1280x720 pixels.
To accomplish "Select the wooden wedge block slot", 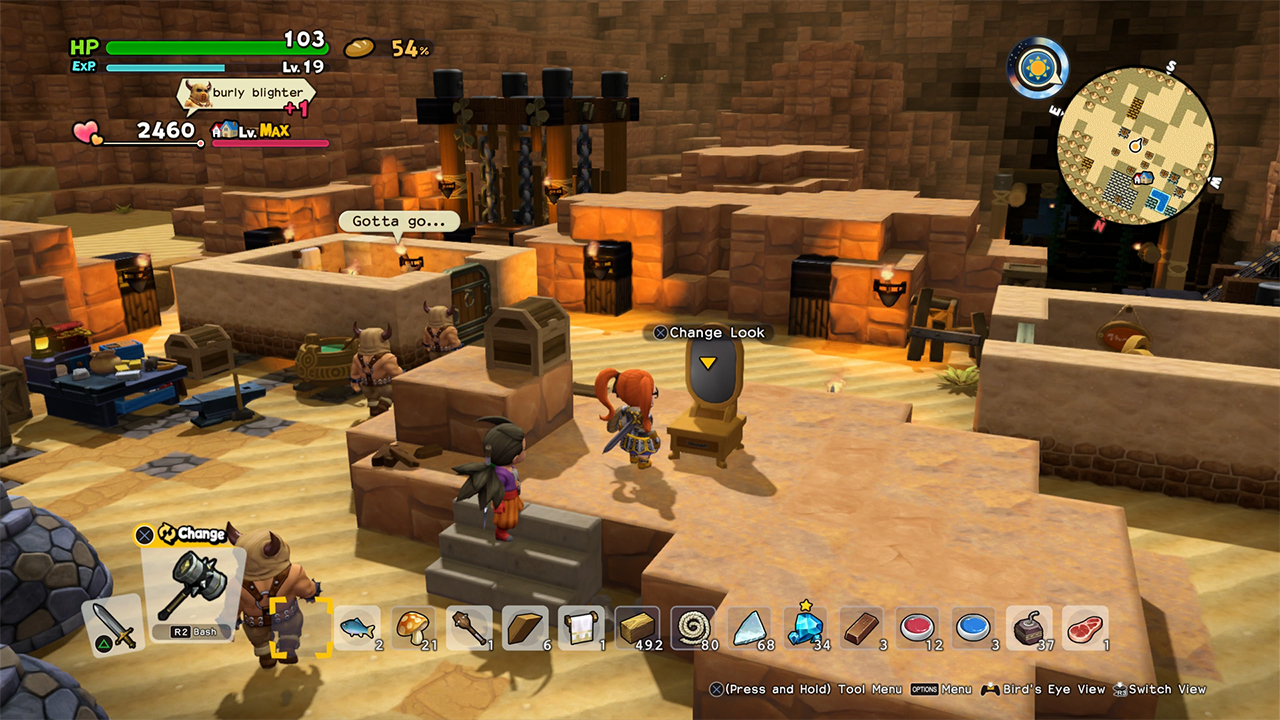I will pyautogui.click(x=525, y=628).
